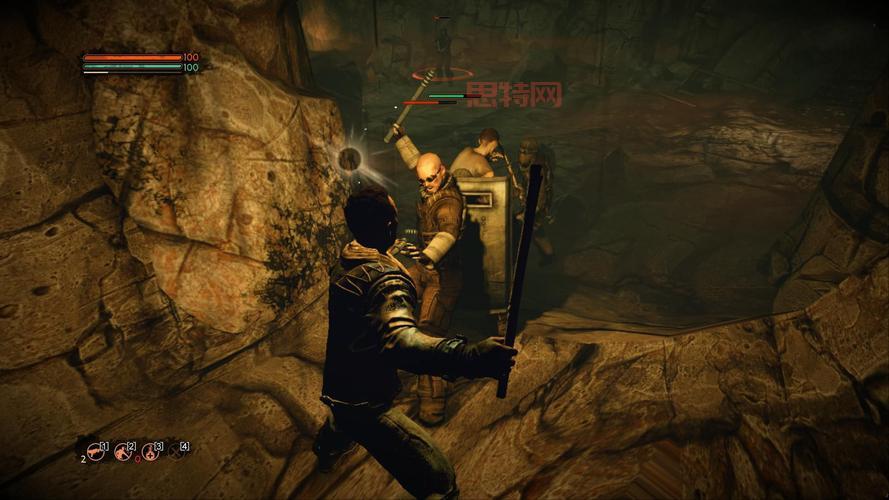Activate the crouching figure ability in slot 2
This screenshot has width=889, height=500.
(x=124, y=452)
